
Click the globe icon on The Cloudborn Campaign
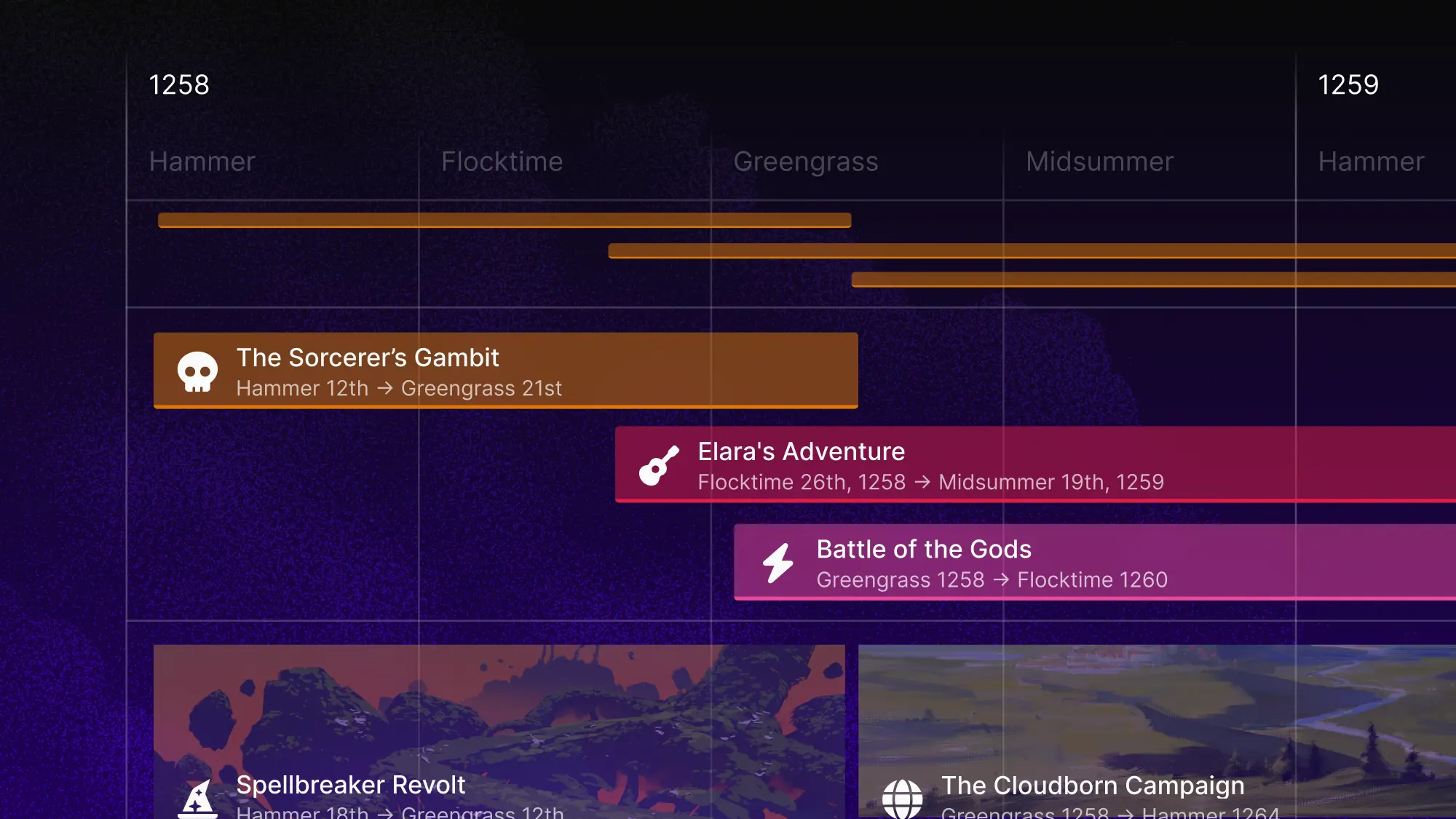click(x=903, y=797)
